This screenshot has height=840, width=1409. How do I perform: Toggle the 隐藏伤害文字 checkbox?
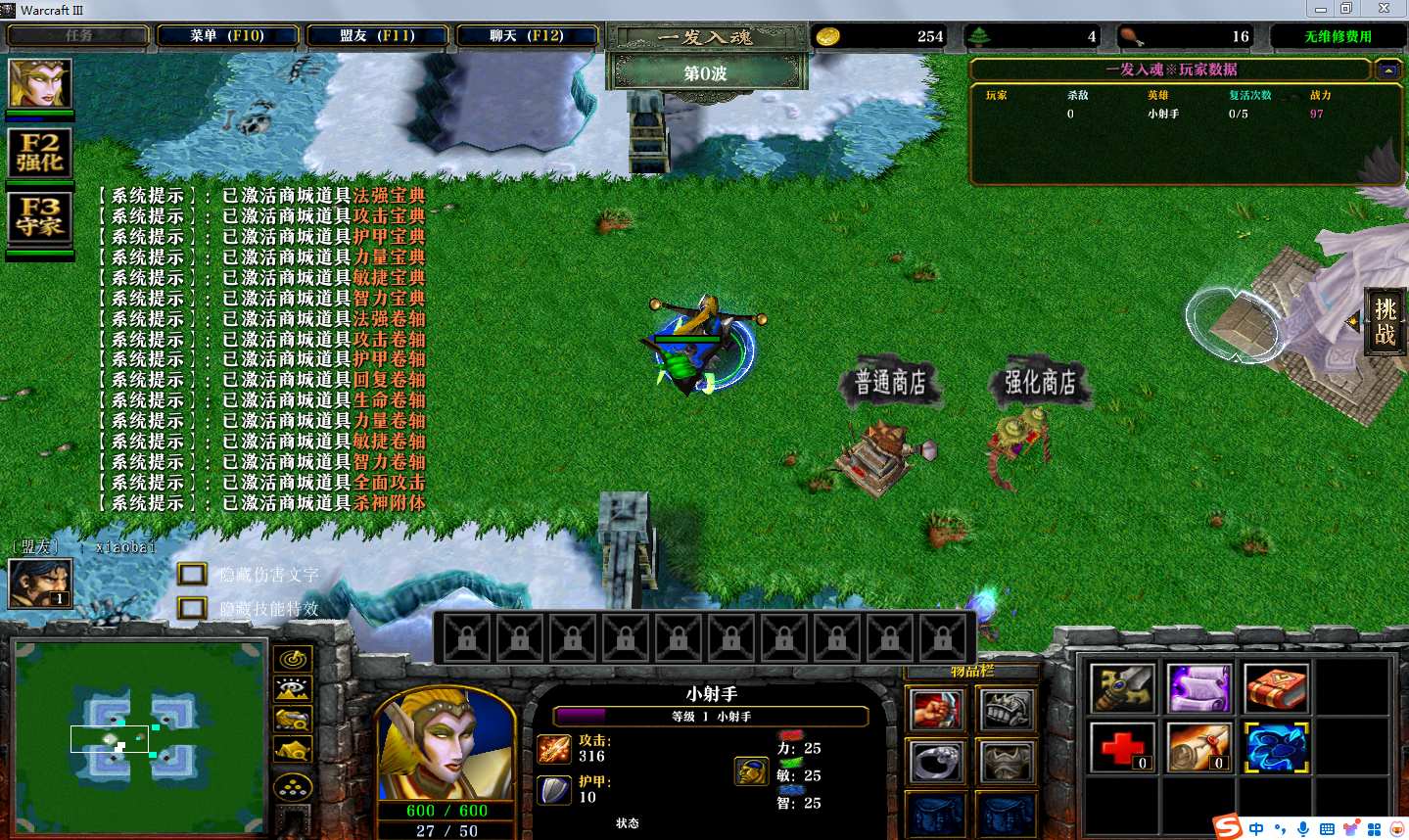pyautogui.click(x=192, y=575)
